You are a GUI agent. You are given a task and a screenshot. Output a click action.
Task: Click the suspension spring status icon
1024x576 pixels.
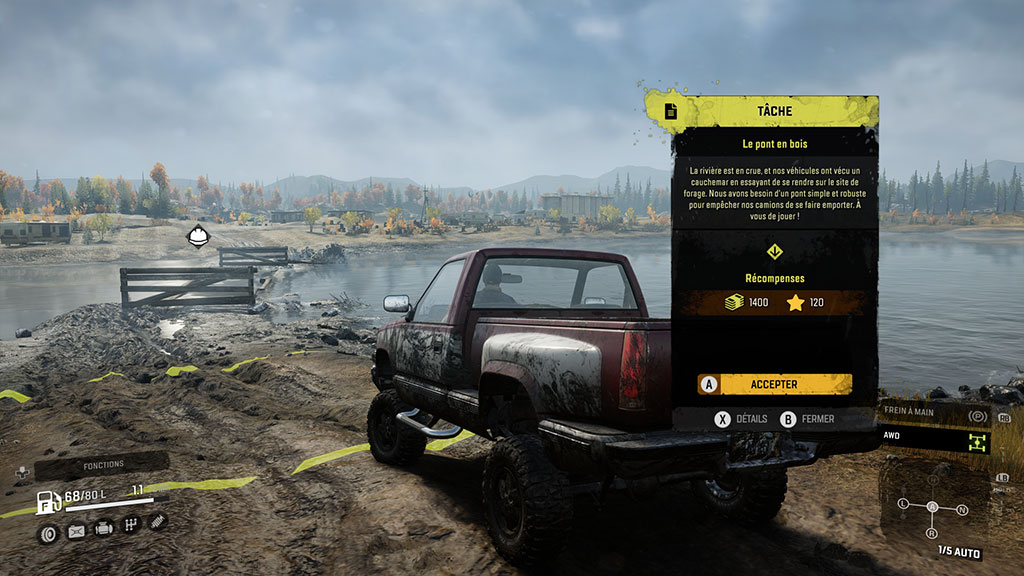[x=158, y=521]
